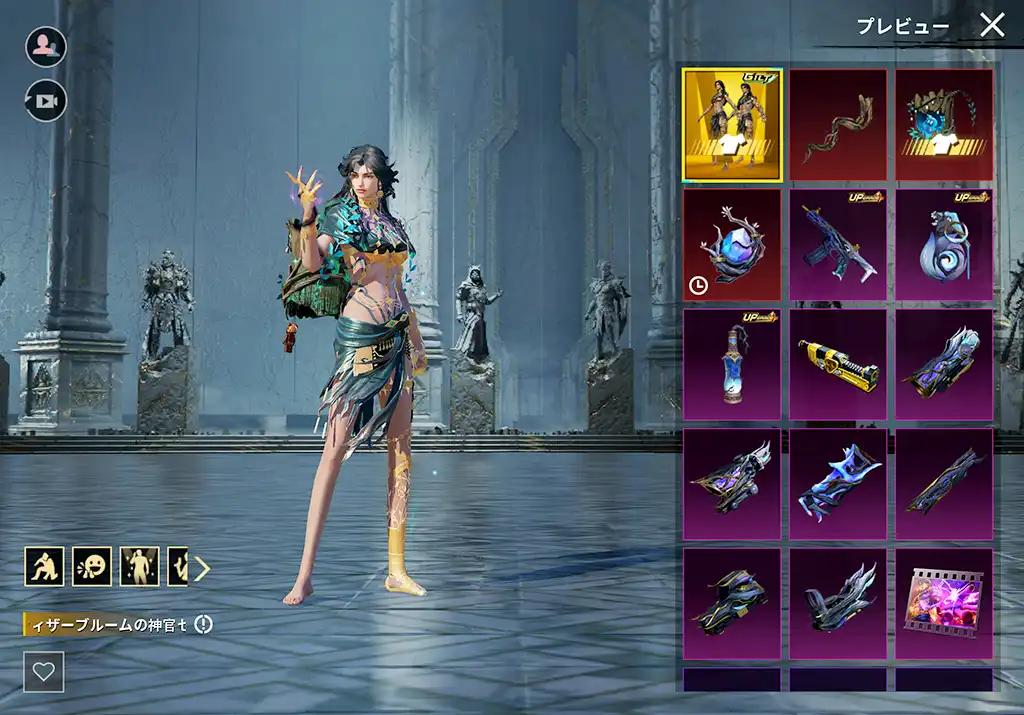Preview the braided hair item
The image size is (1024, 715).
tap(838, 125)
